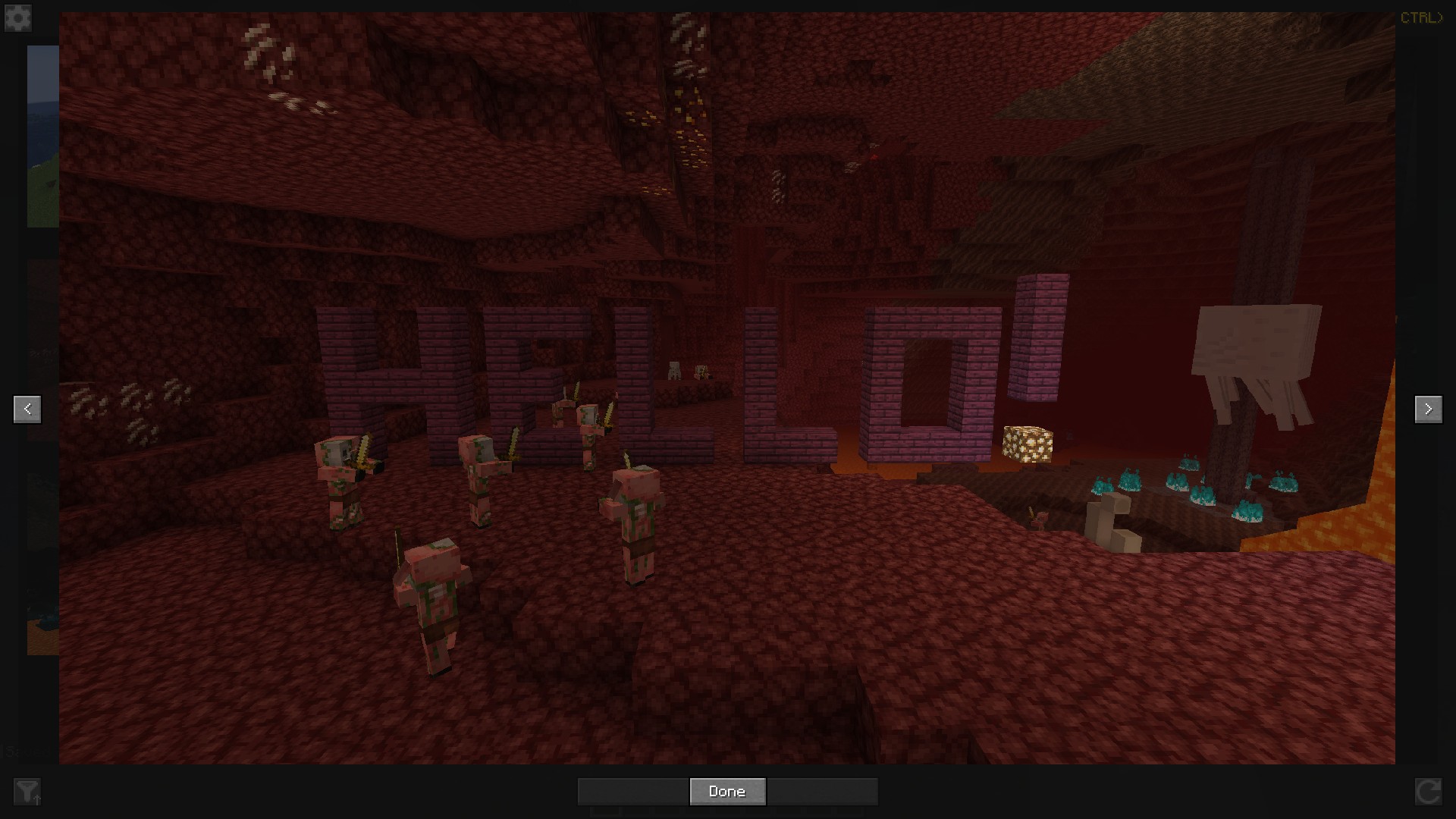1456x819 pixels.
Task: Open the gear settings icon
Action: [18, 18]
